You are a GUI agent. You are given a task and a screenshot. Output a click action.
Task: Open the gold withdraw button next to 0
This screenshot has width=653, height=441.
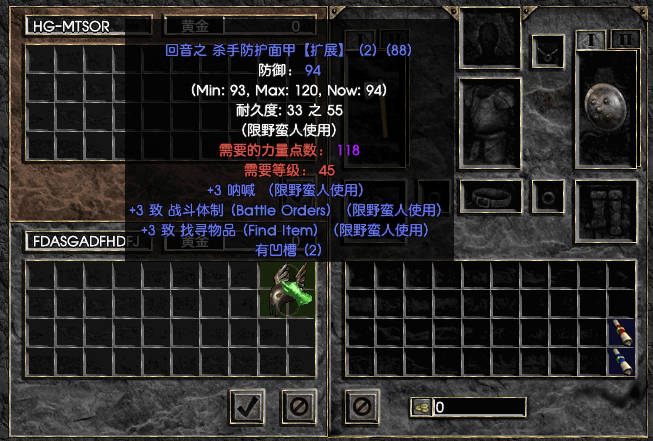point(421,407)
